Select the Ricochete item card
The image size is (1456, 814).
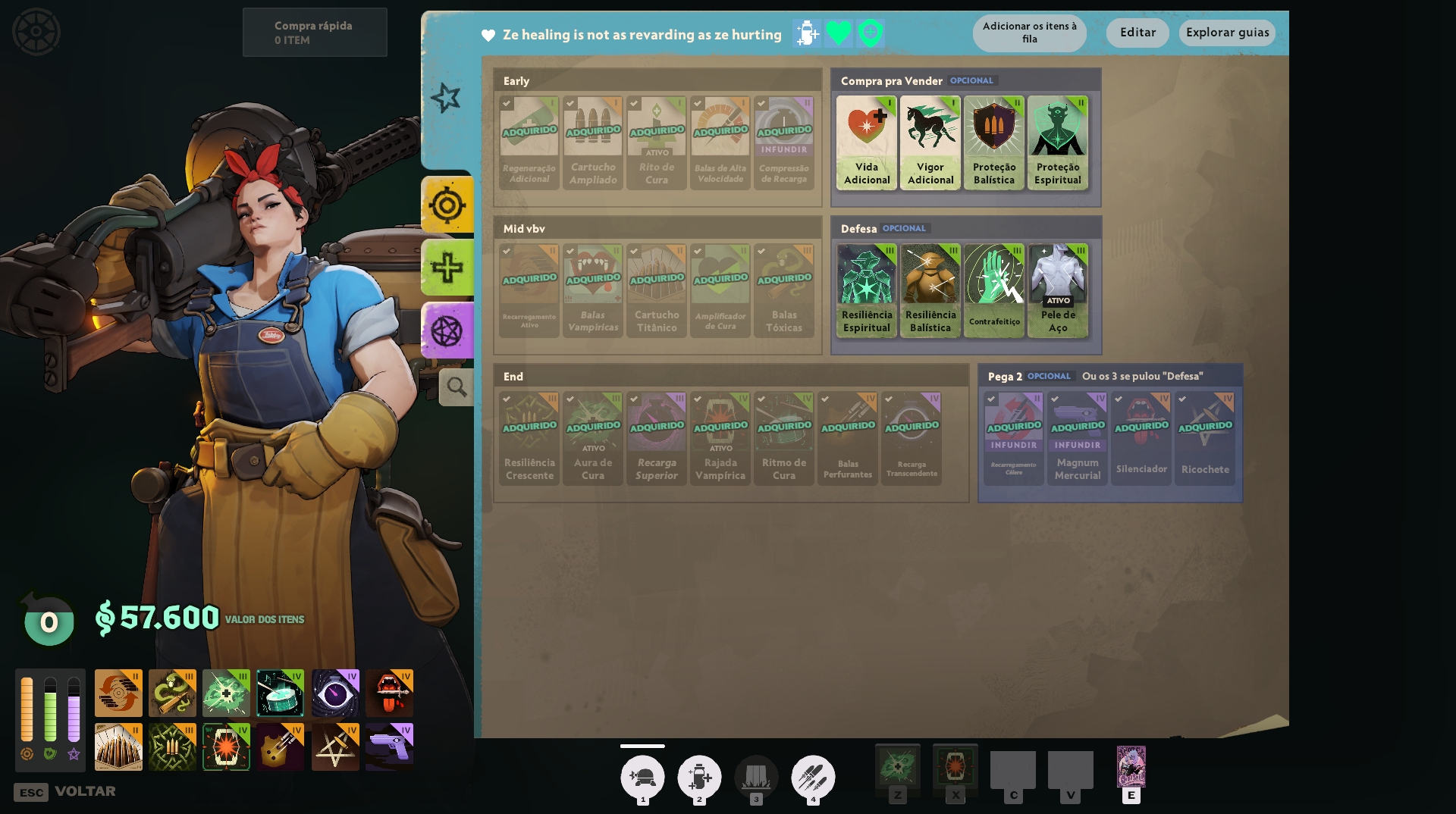pos(1205,438)
